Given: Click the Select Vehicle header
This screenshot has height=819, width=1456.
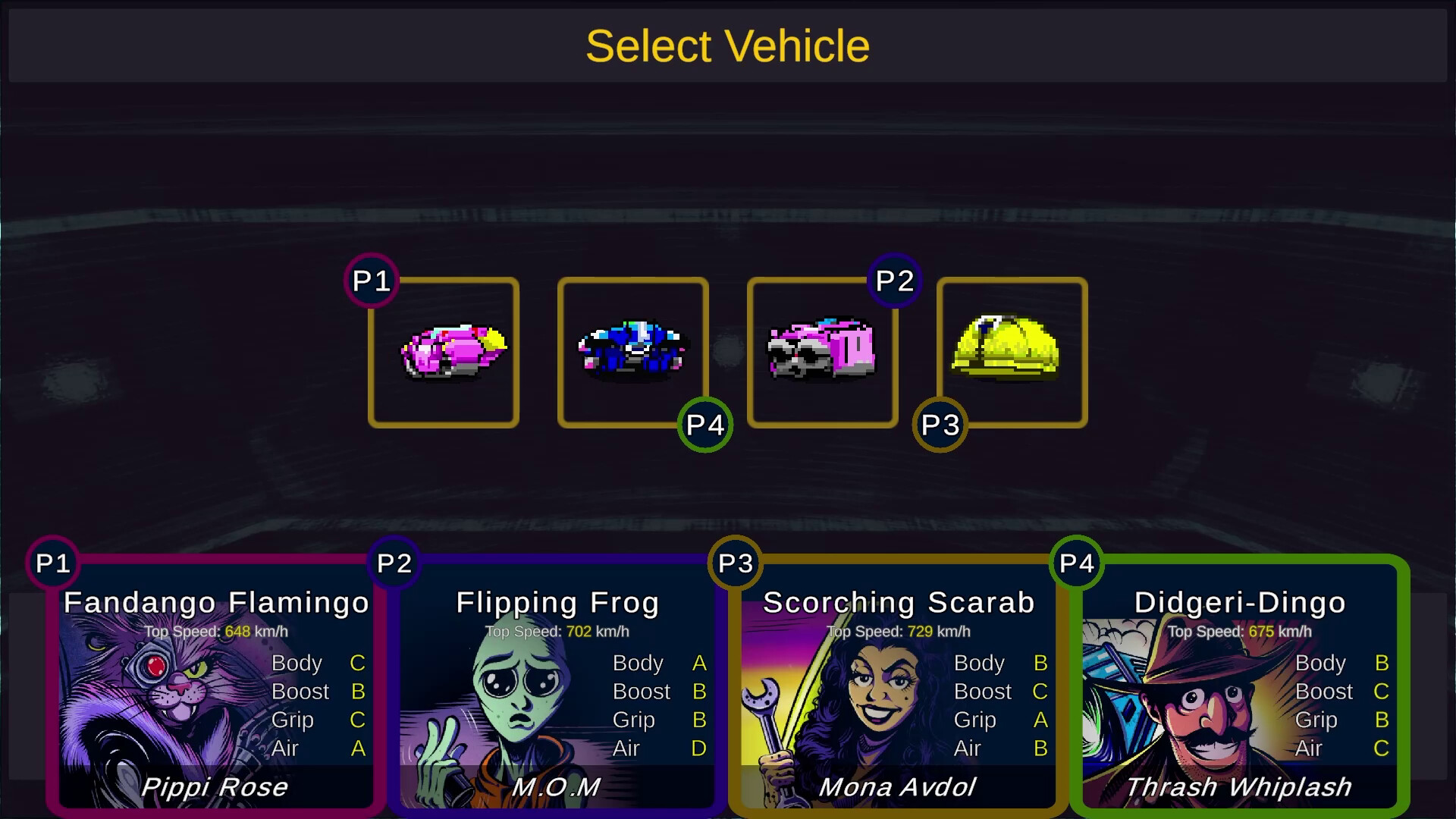Looking at the screenshot, I should (727, 45).
